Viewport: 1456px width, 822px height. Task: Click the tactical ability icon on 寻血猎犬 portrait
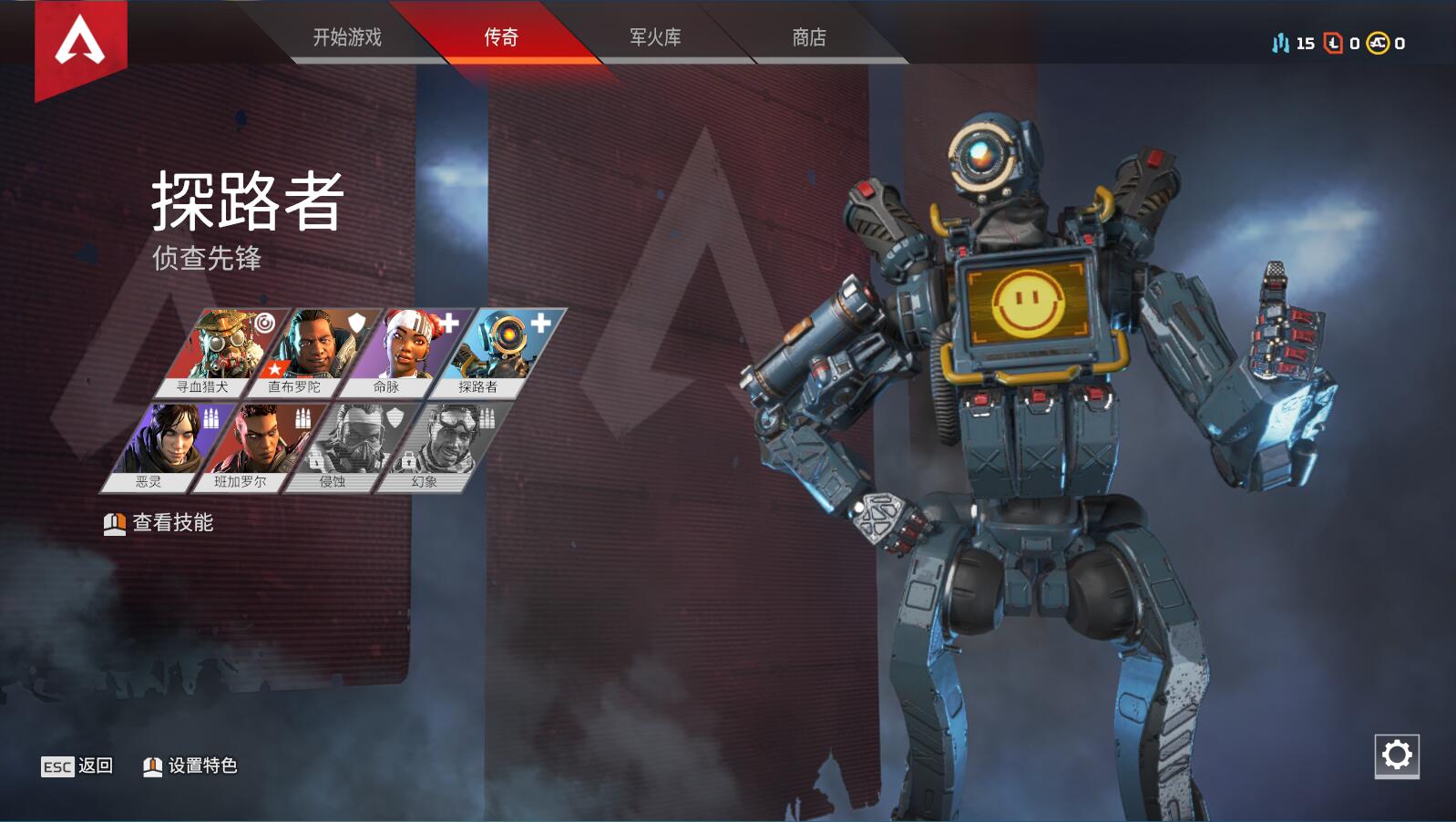tap(267, 324)
